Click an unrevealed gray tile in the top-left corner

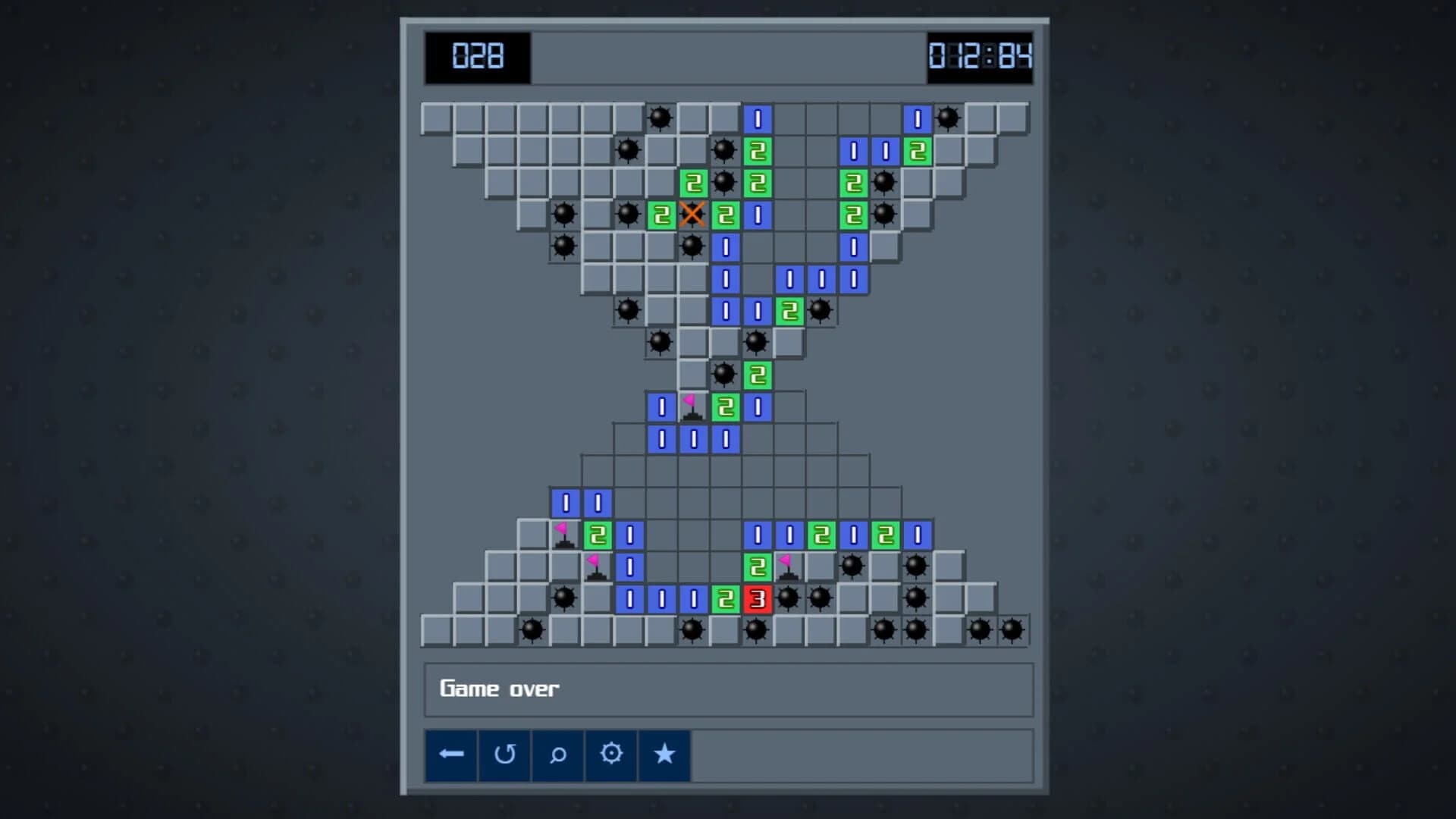pyautogui.click(x=436, y=118)
